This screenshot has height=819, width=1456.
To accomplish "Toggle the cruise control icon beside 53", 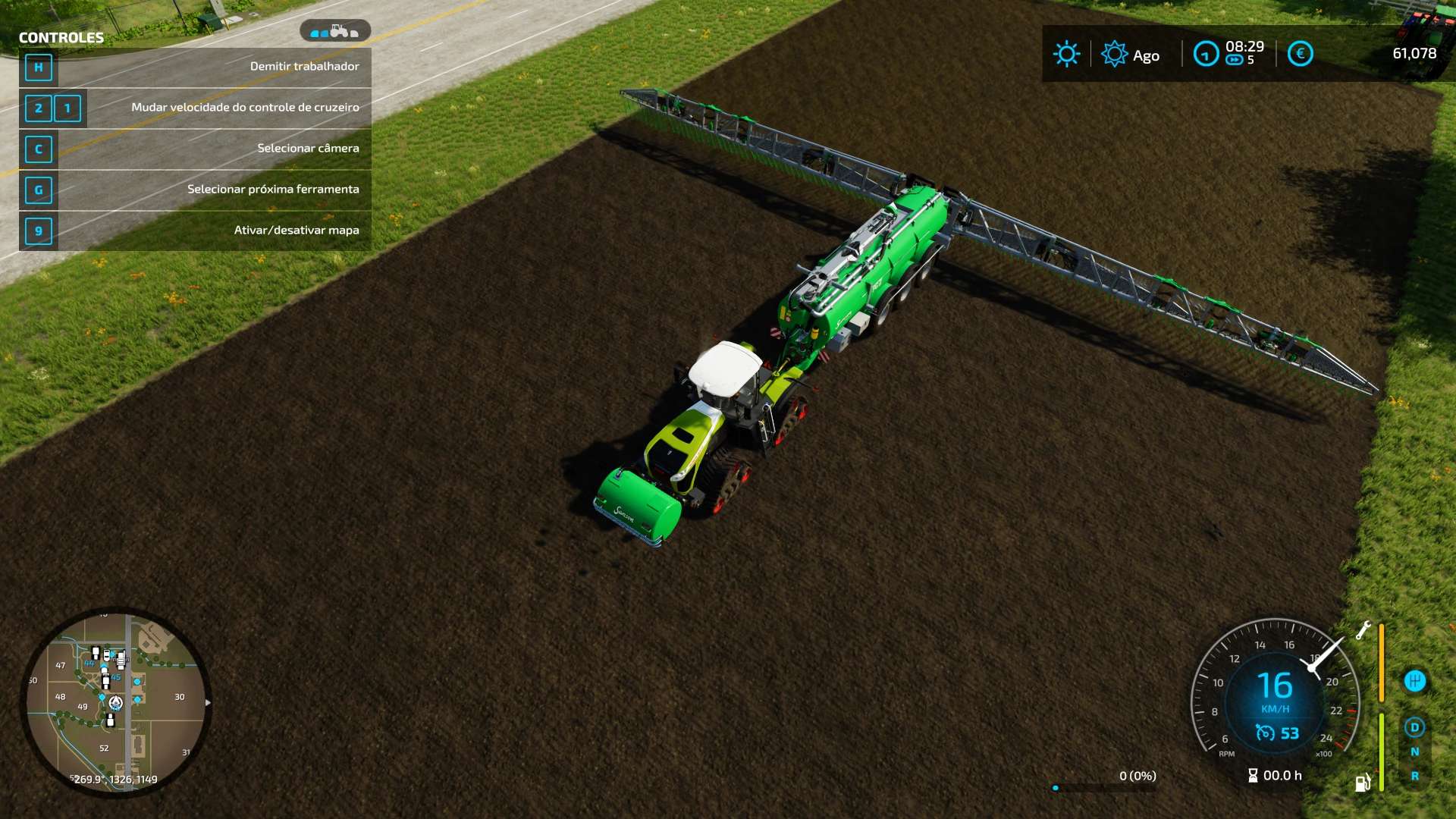I will click(x=1265, y=733).
